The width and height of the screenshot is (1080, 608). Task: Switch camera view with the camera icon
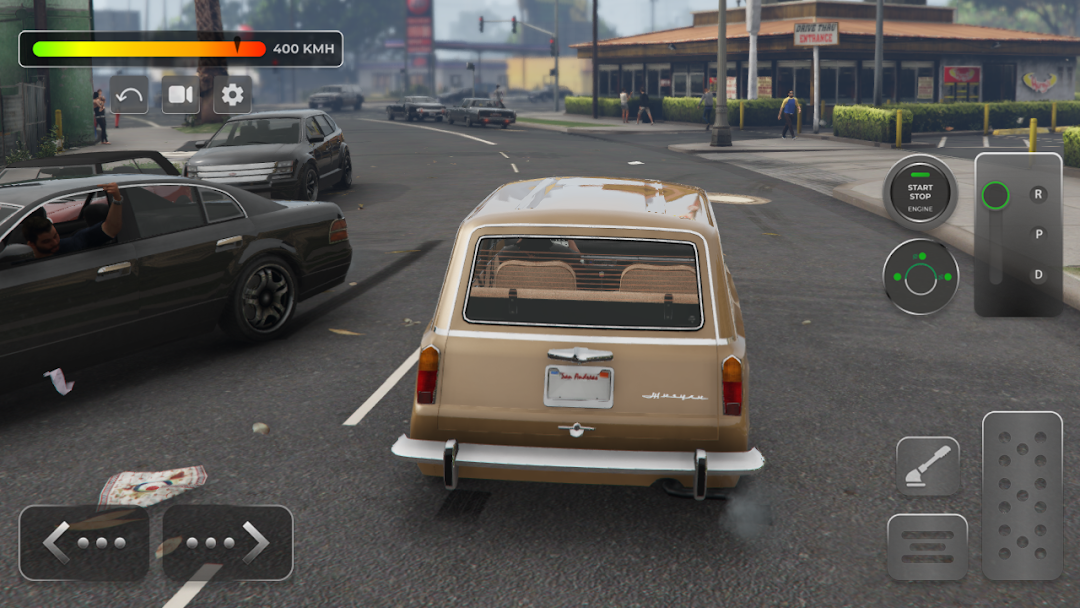(181, 95)
